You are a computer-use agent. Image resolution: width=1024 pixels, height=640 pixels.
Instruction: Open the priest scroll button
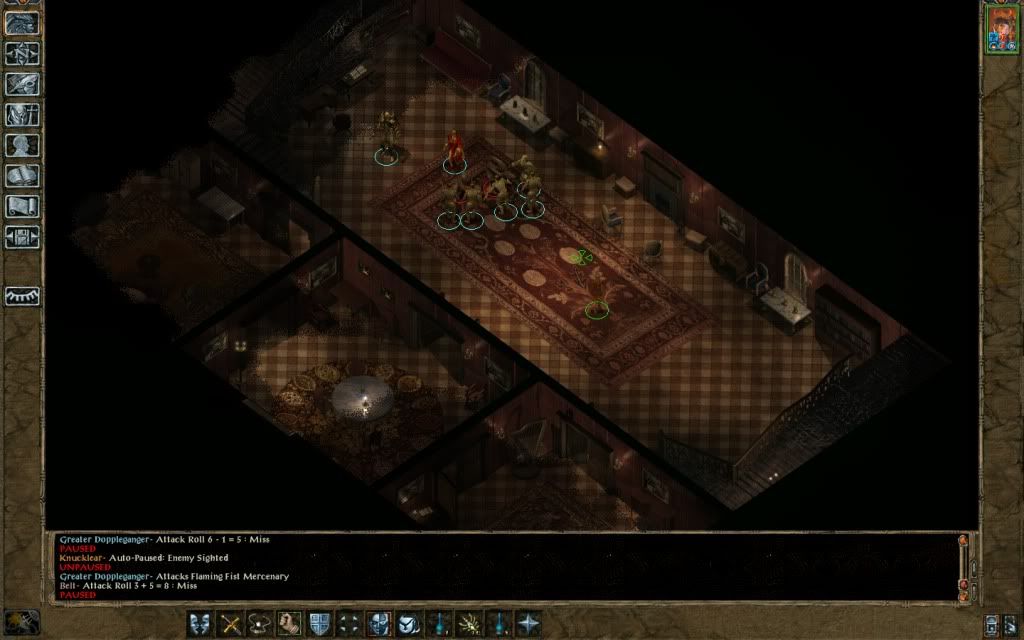point(22,206)
